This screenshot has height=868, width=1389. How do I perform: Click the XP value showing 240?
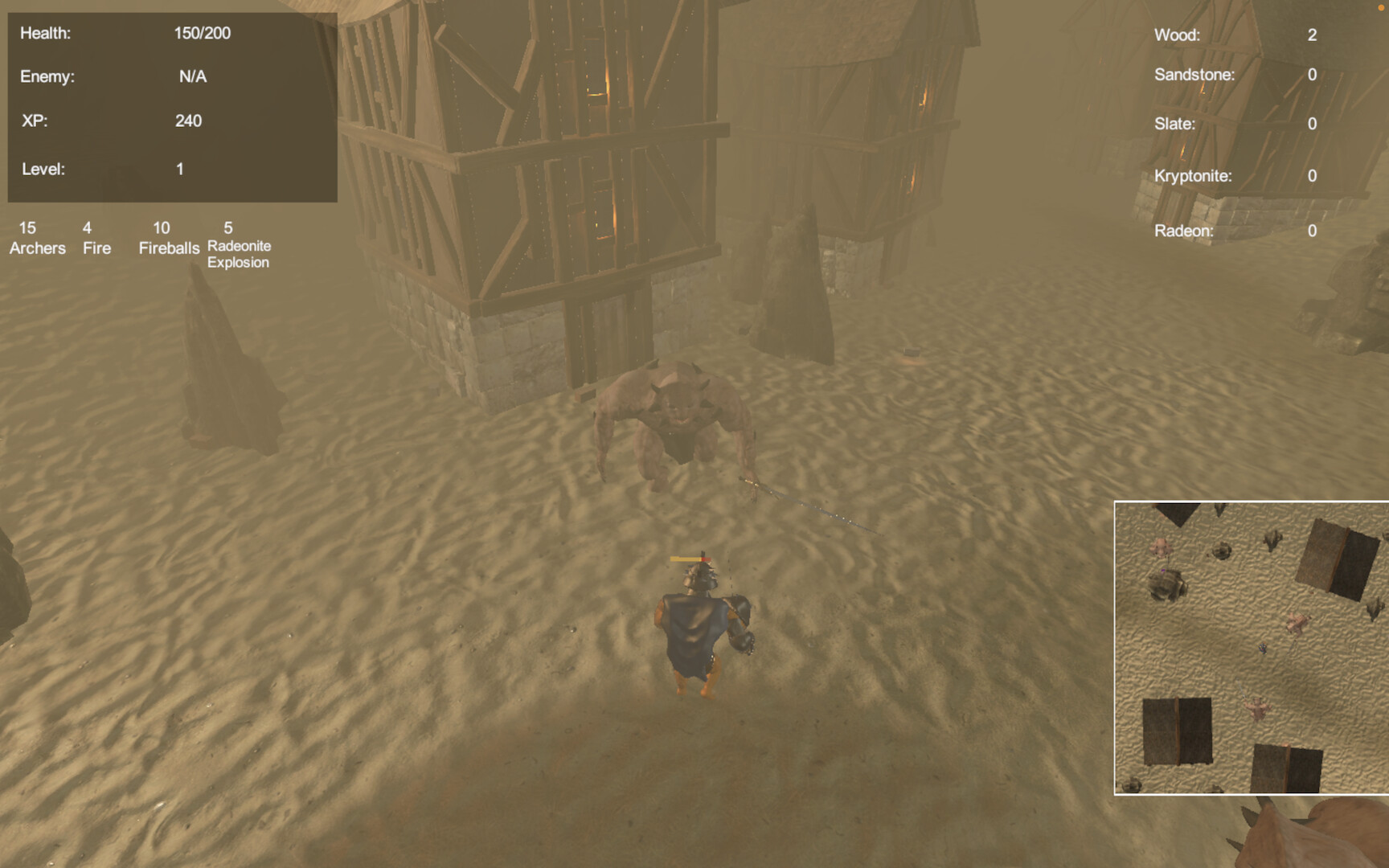tap(189, 121)
